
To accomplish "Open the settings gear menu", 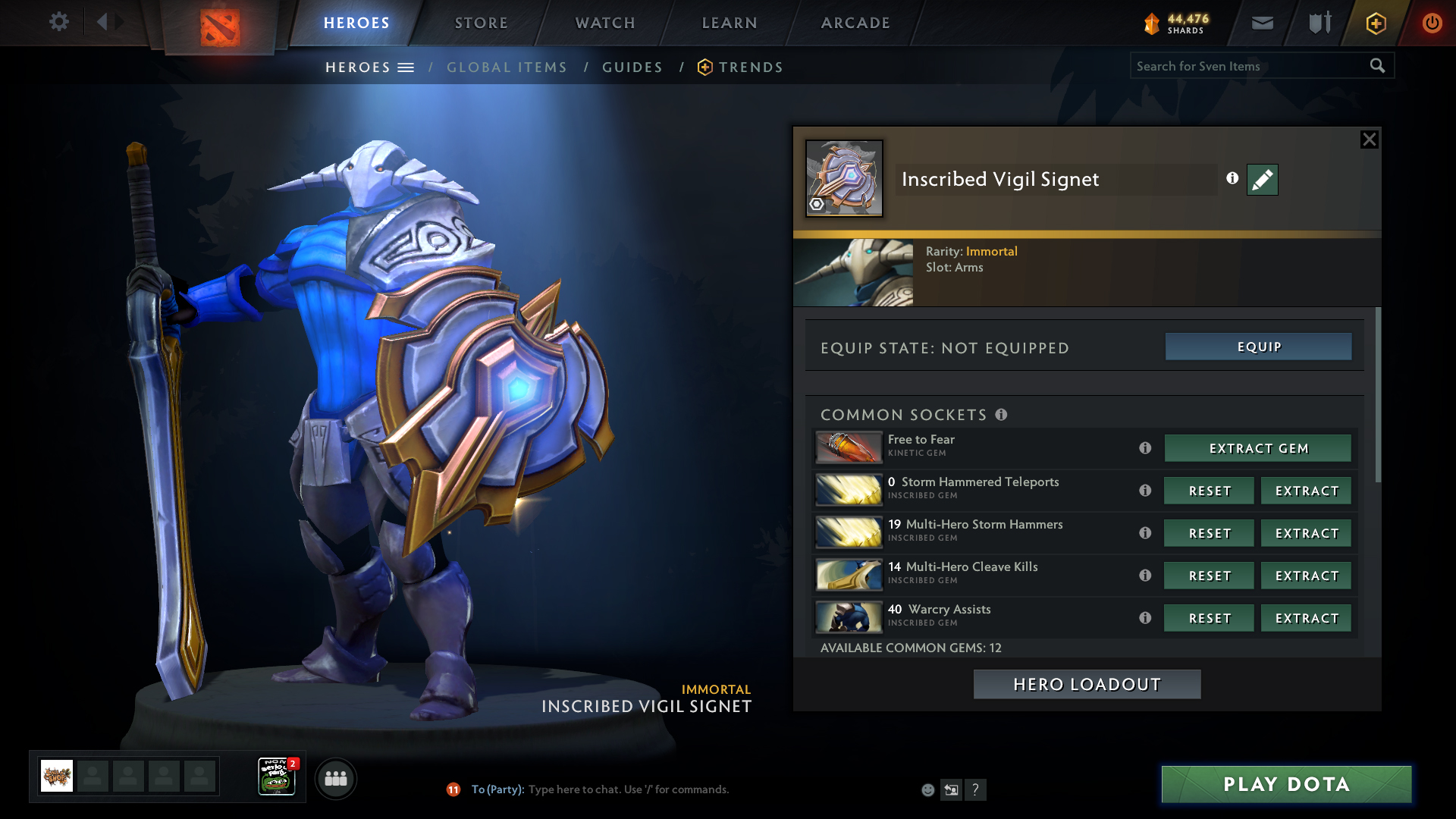I will click(58, 22).
